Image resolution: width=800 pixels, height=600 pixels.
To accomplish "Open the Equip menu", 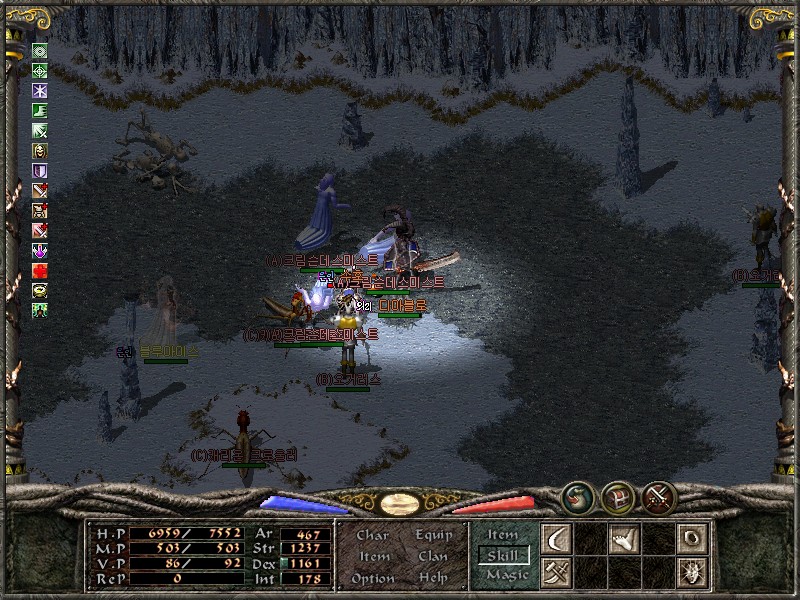I will (x=434, y=535).
